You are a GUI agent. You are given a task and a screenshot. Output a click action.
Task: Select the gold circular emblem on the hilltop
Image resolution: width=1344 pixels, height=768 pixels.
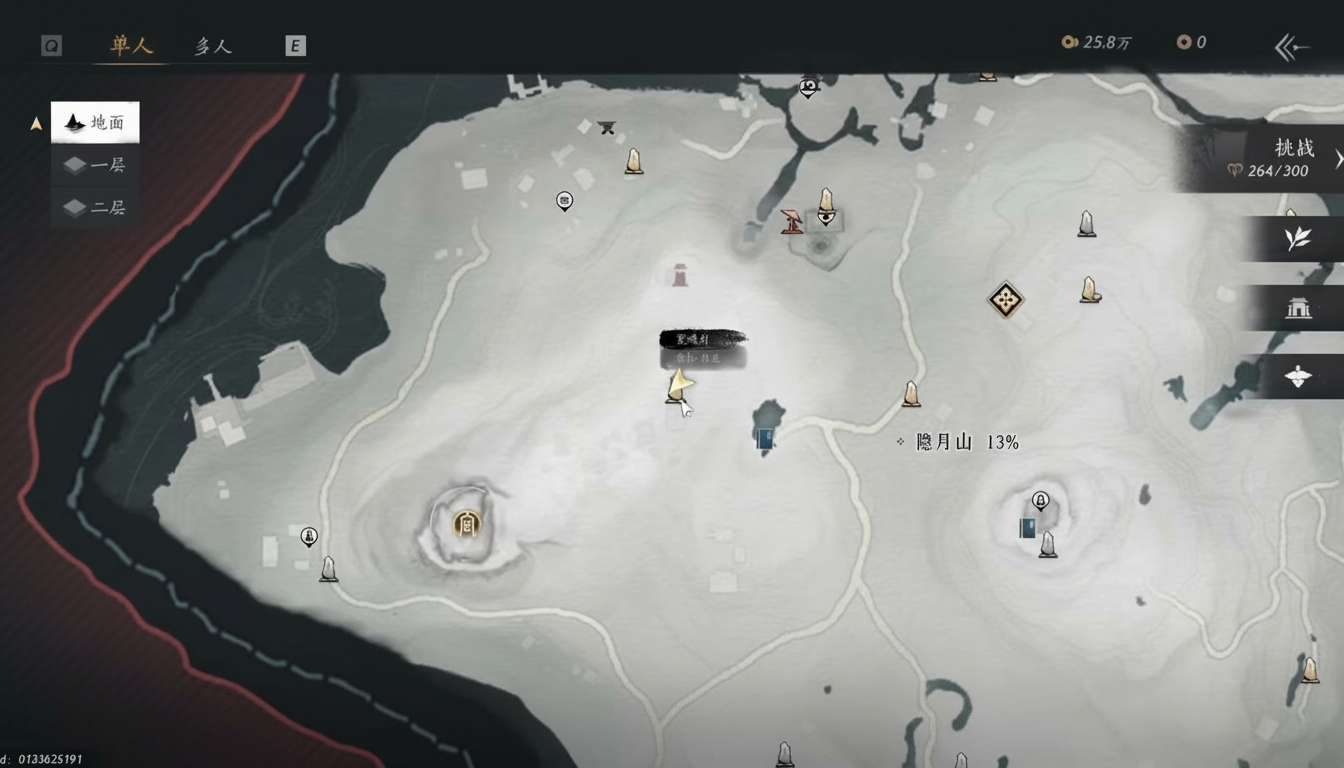tap(465, 523)
